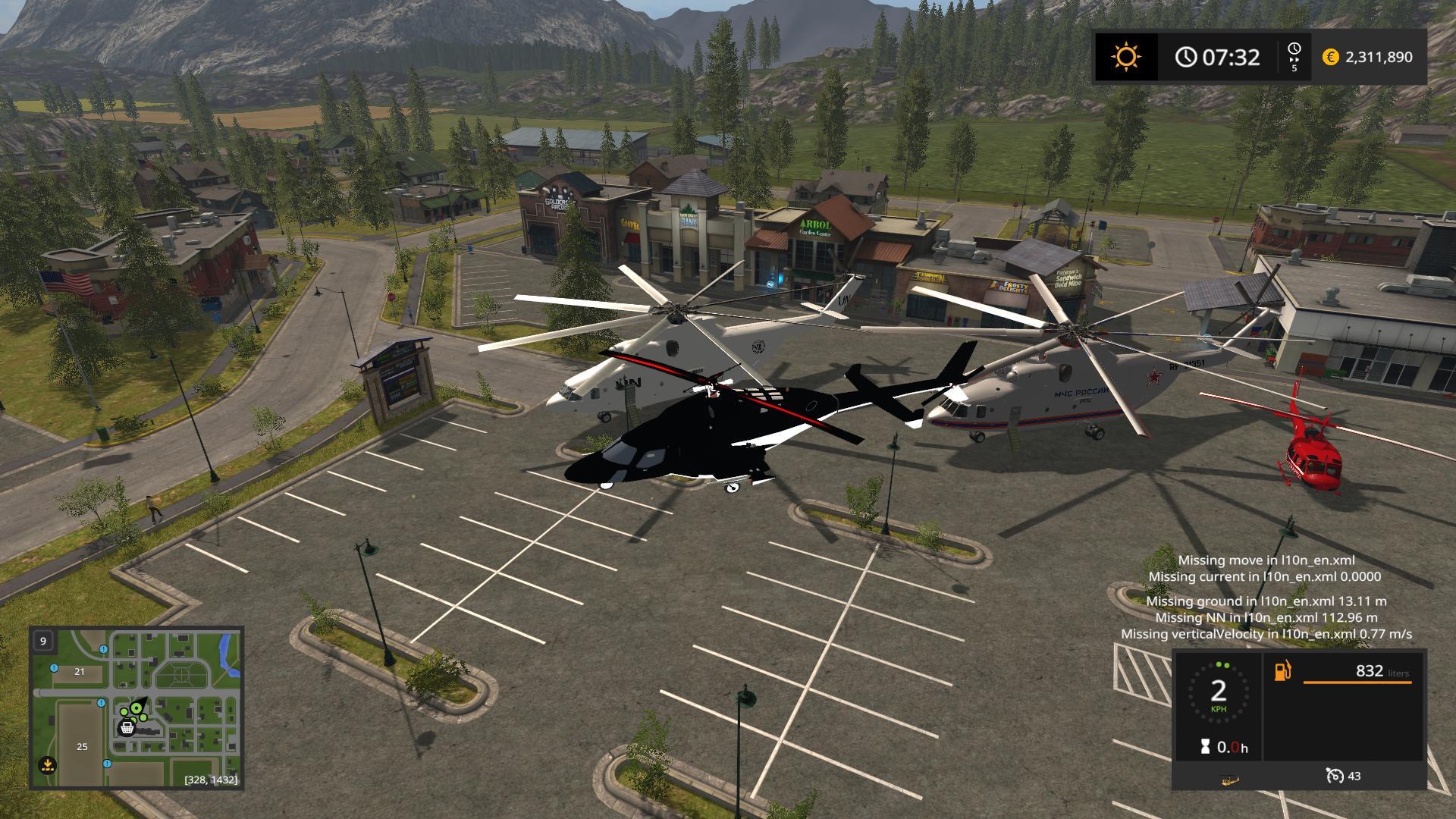Select field 21 on the minimap
Screen dimensions: 1456x819
point(79,671)
